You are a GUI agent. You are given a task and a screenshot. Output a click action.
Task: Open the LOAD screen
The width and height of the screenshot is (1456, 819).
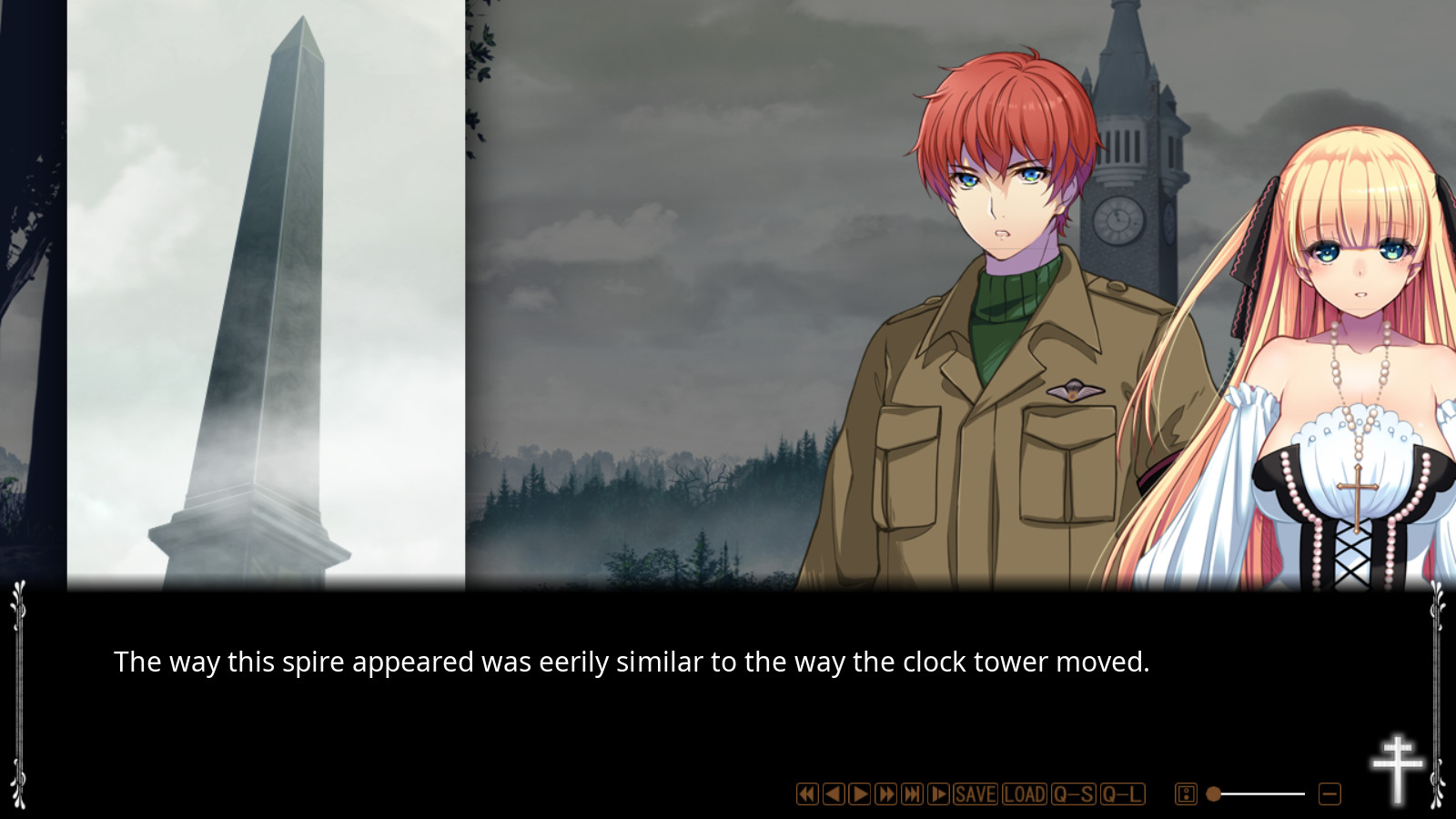(x=1023, y=794)
